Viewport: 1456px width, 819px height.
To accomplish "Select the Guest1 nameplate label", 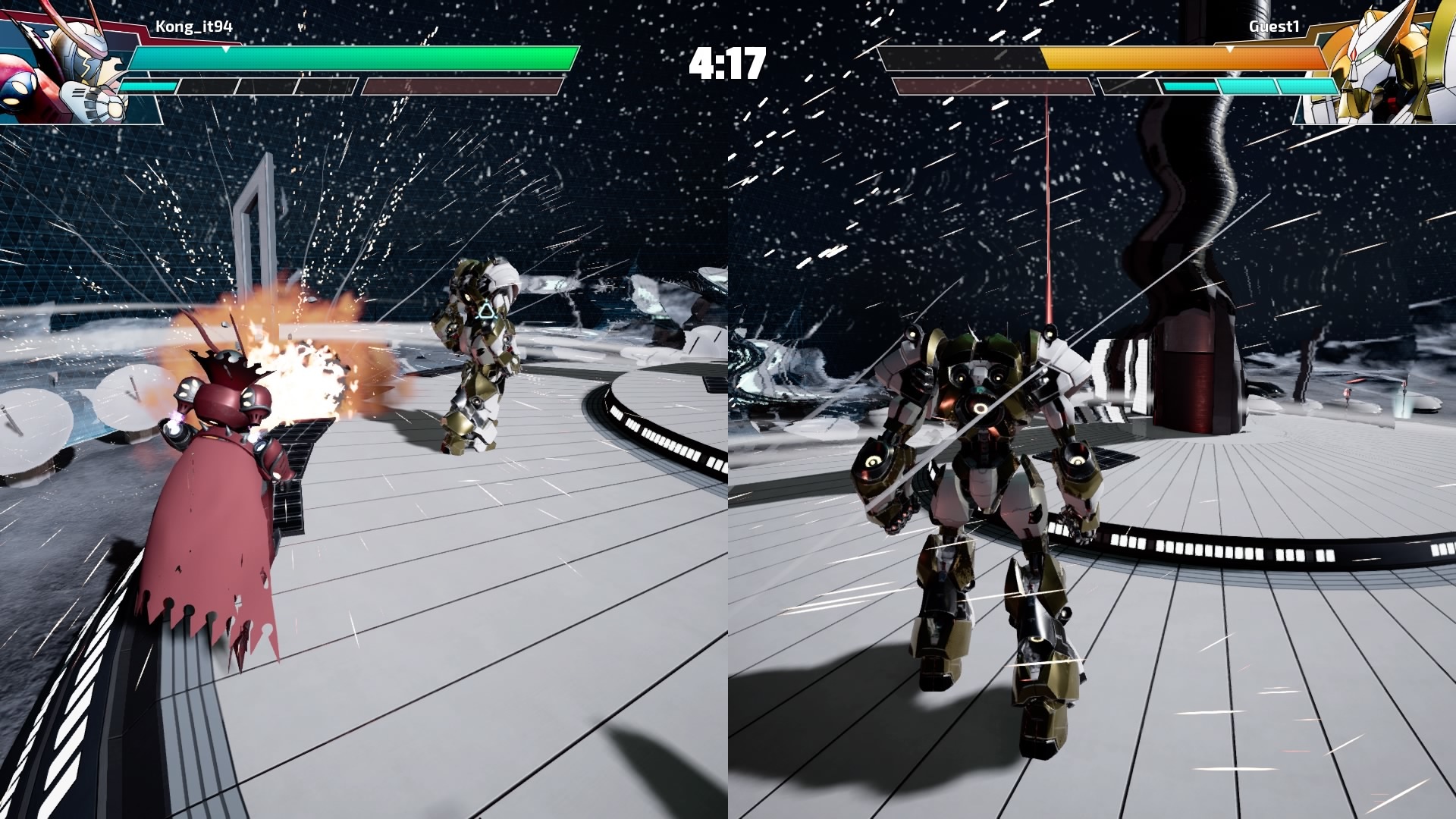I will (1274, 27).
